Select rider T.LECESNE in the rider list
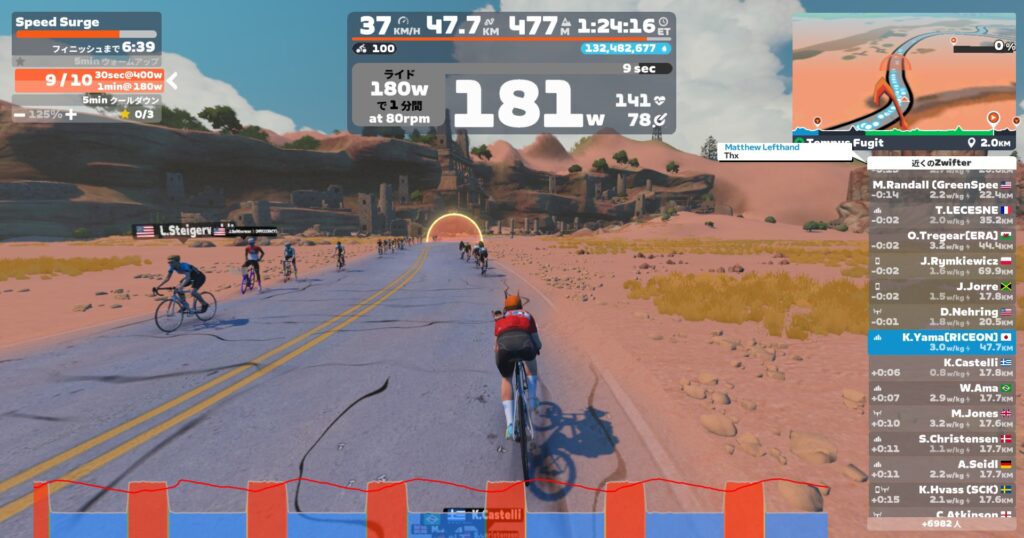 [x=942, y=216]
